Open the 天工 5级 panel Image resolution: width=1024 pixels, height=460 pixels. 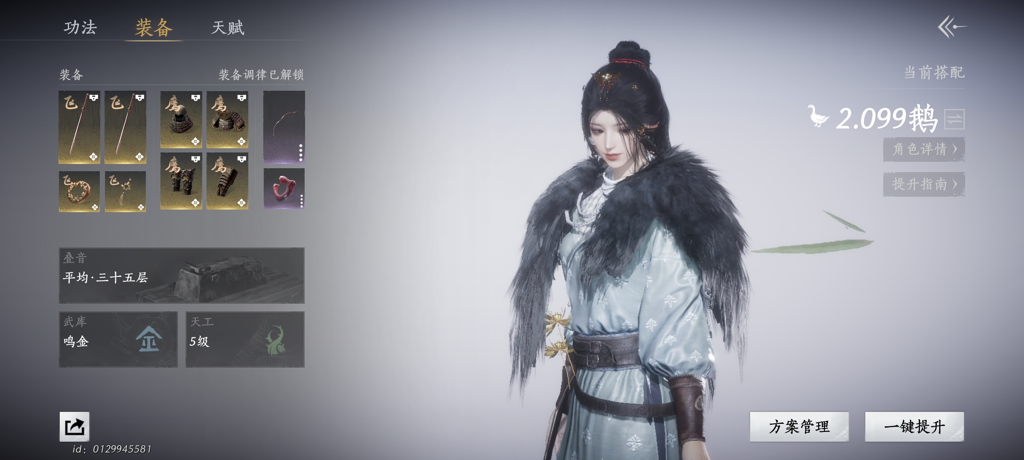[x=245, y=339]
